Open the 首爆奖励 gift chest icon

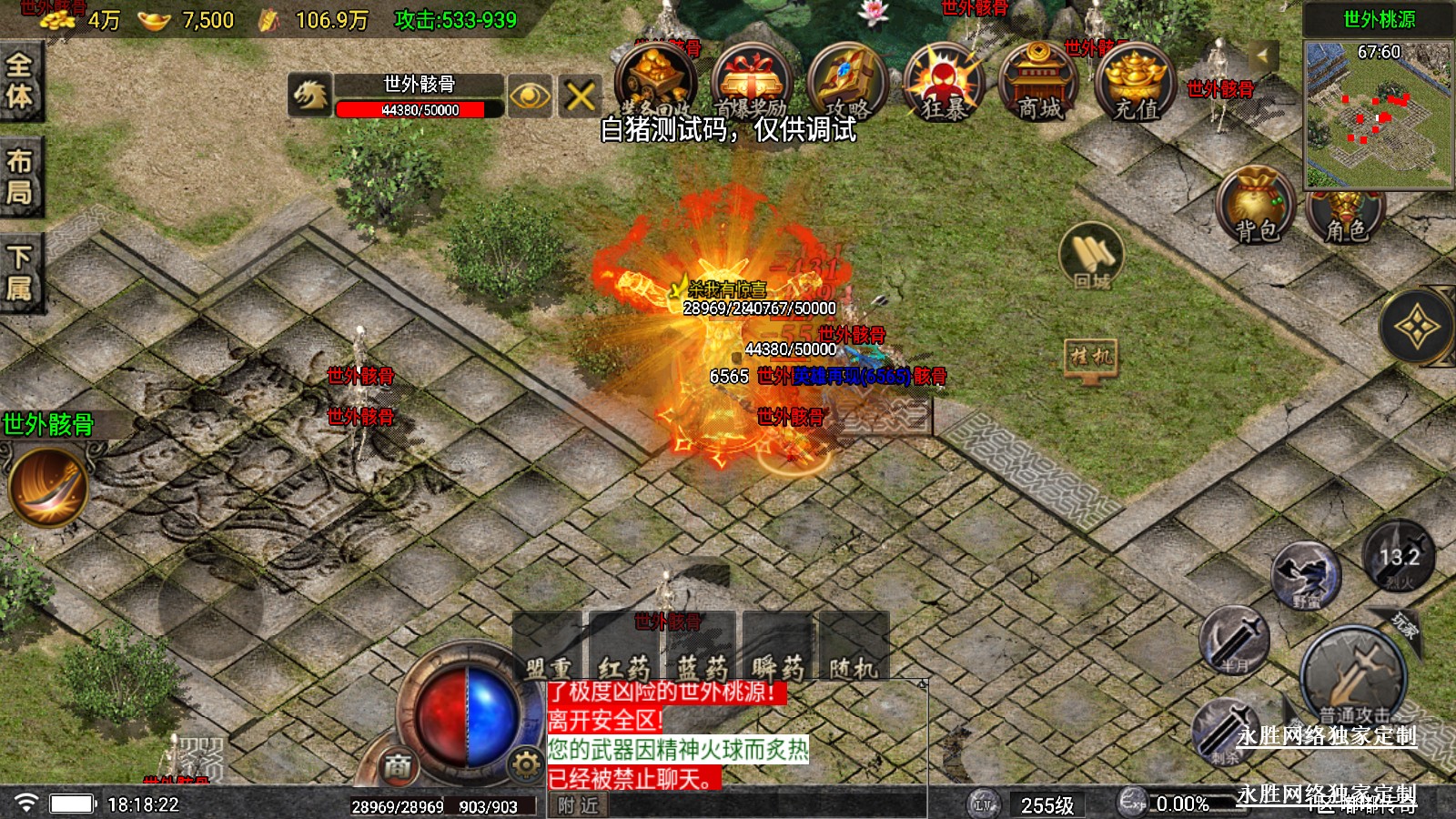tap(749, 82)
